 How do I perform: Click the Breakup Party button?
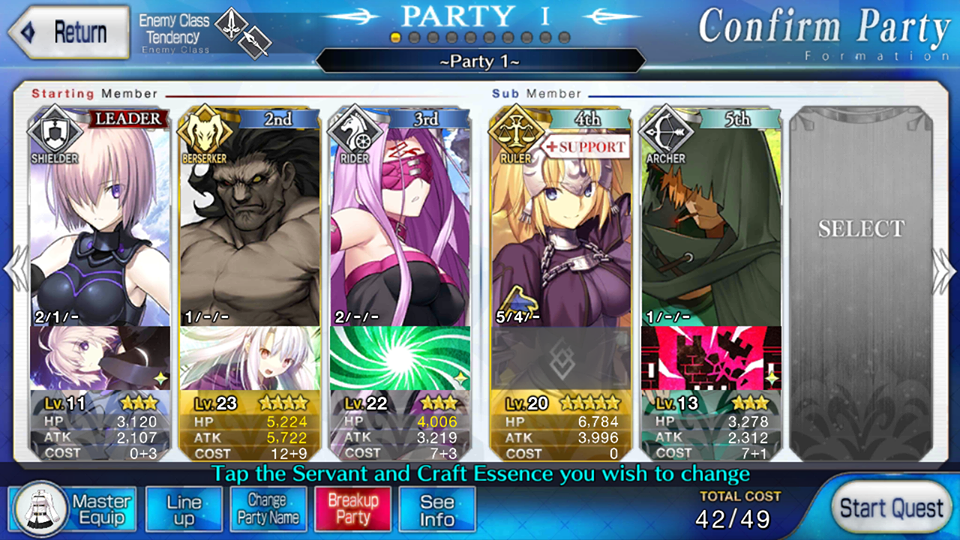point(352,509)
